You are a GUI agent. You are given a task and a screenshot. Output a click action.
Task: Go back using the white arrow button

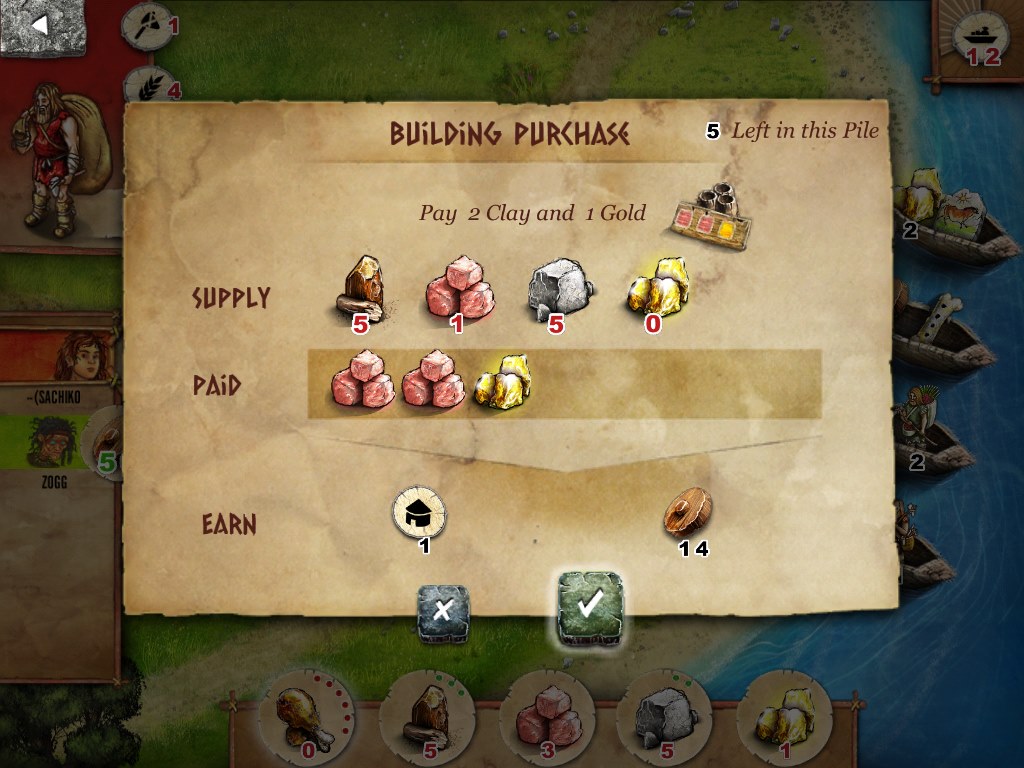43,27
